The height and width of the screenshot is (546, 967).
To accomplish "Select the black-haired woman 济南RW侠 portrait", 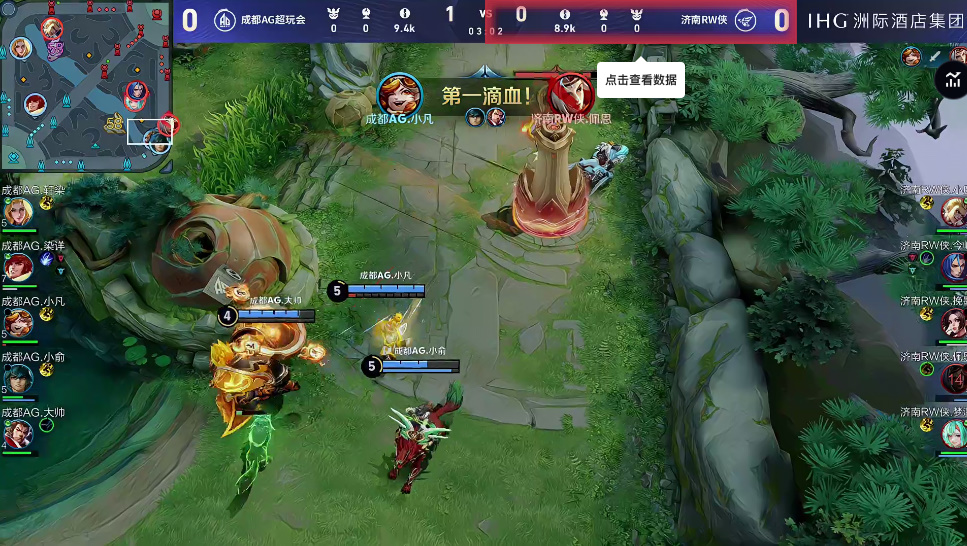I will click(x=953, y=322).
